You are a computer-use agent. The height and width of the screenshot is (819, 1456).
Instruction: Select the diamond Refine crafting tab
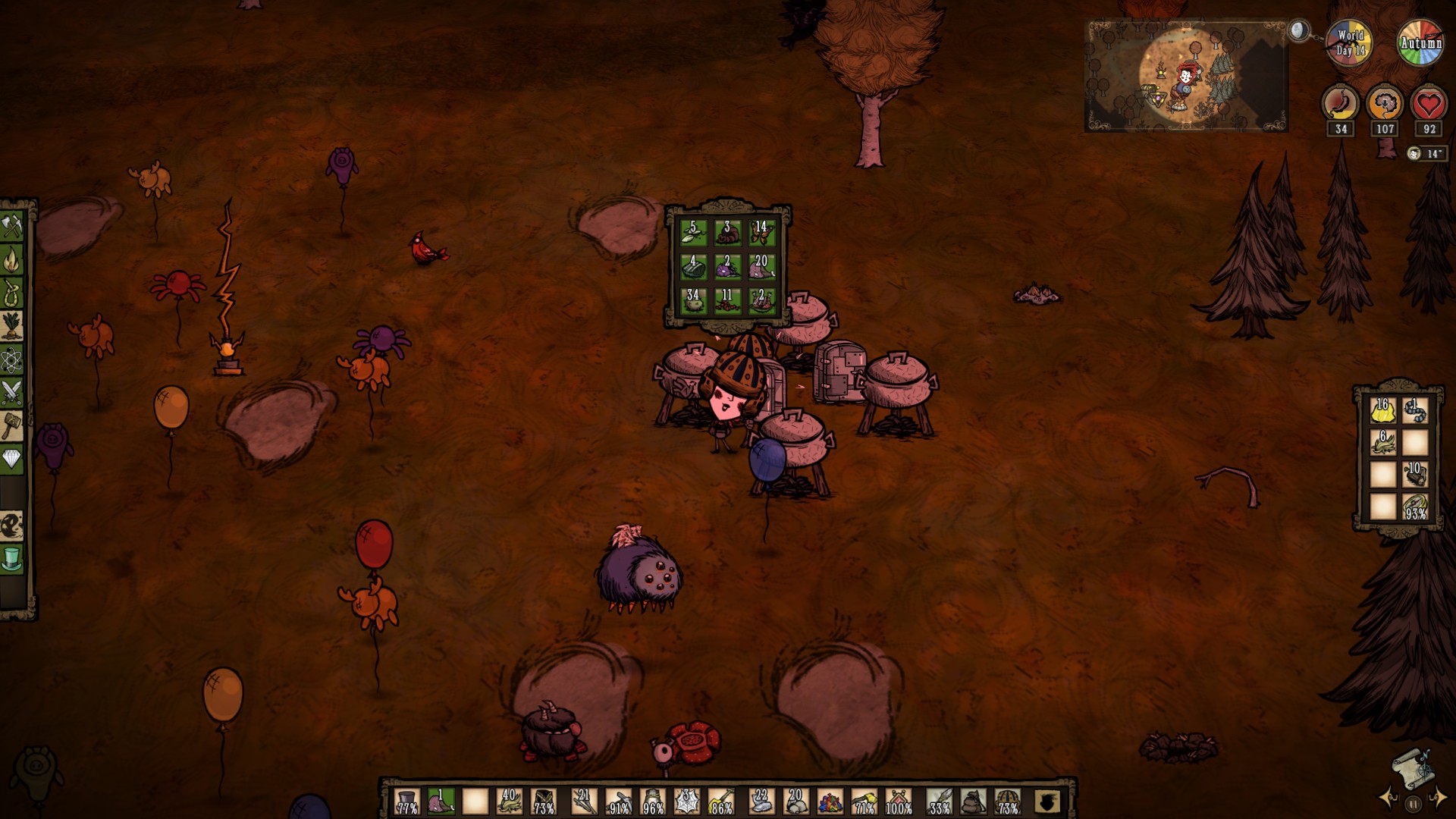pyautogui.click(x=13, y=459)
